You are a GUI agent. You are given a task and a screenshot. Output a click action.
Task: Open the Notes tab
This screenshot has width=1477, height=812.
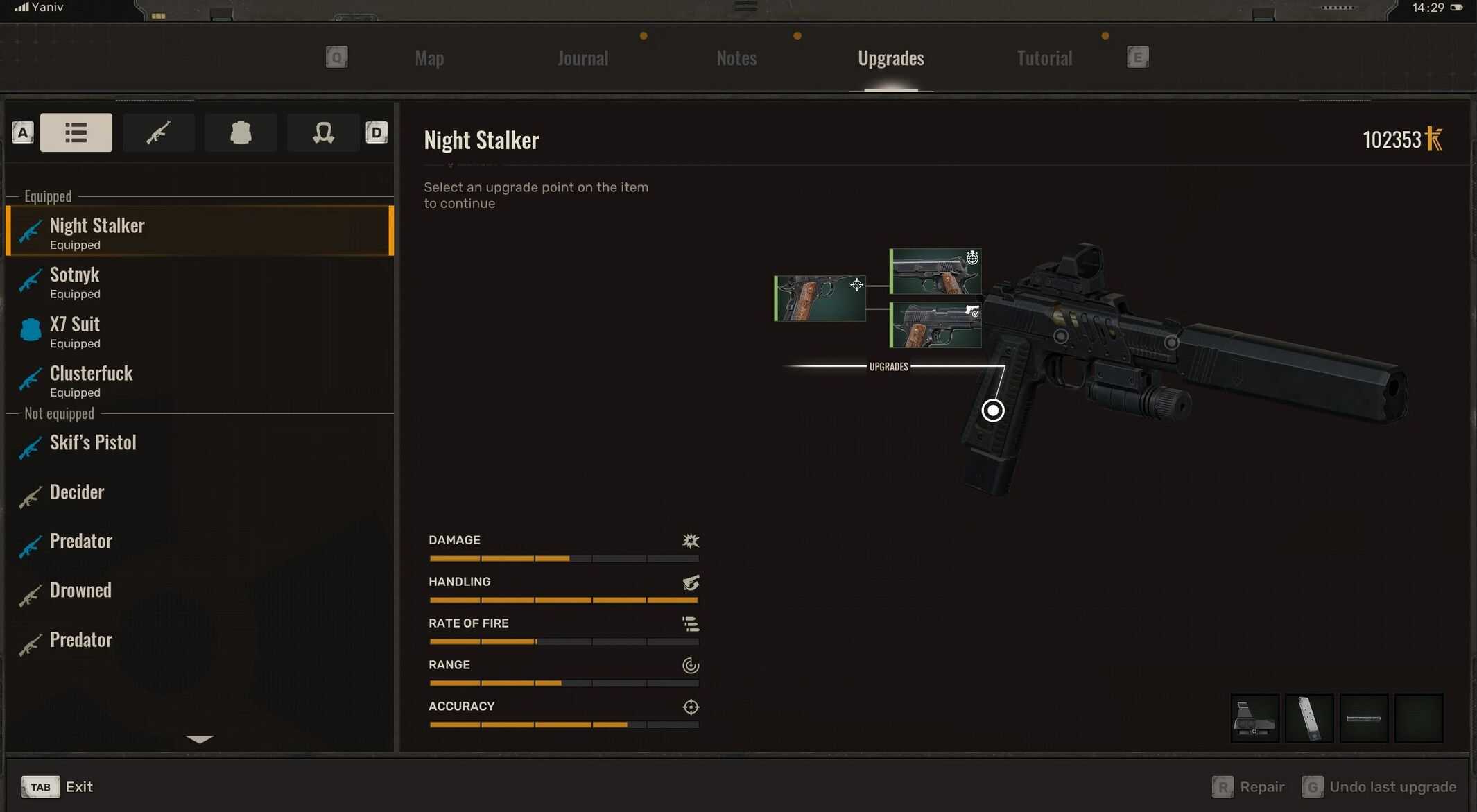click(736, 58)
